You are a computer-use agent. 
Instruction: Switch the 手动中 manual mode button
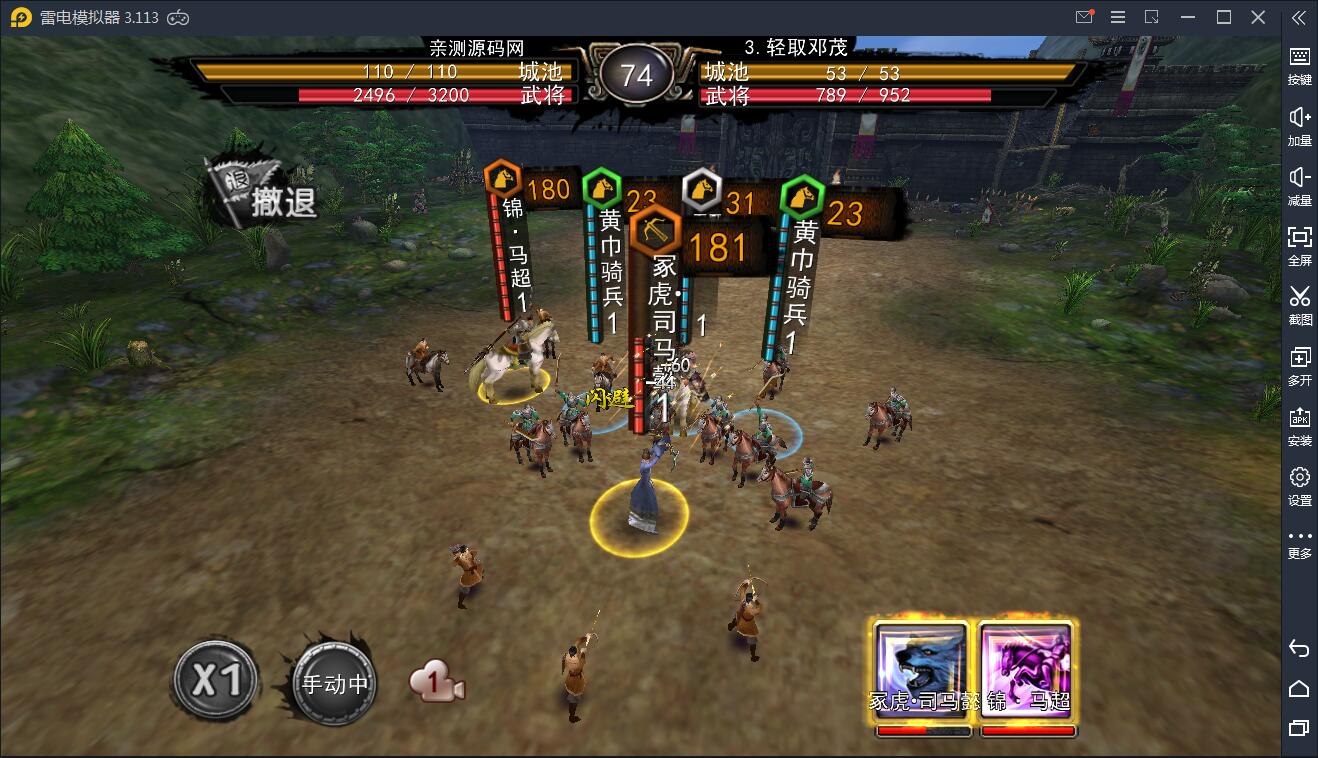[x=335, y=684]
